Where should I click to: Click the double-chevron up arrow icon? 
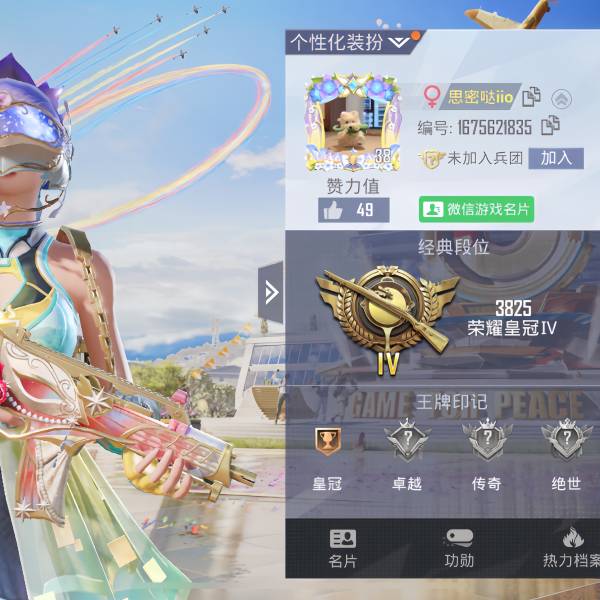[x=562, y=98]
